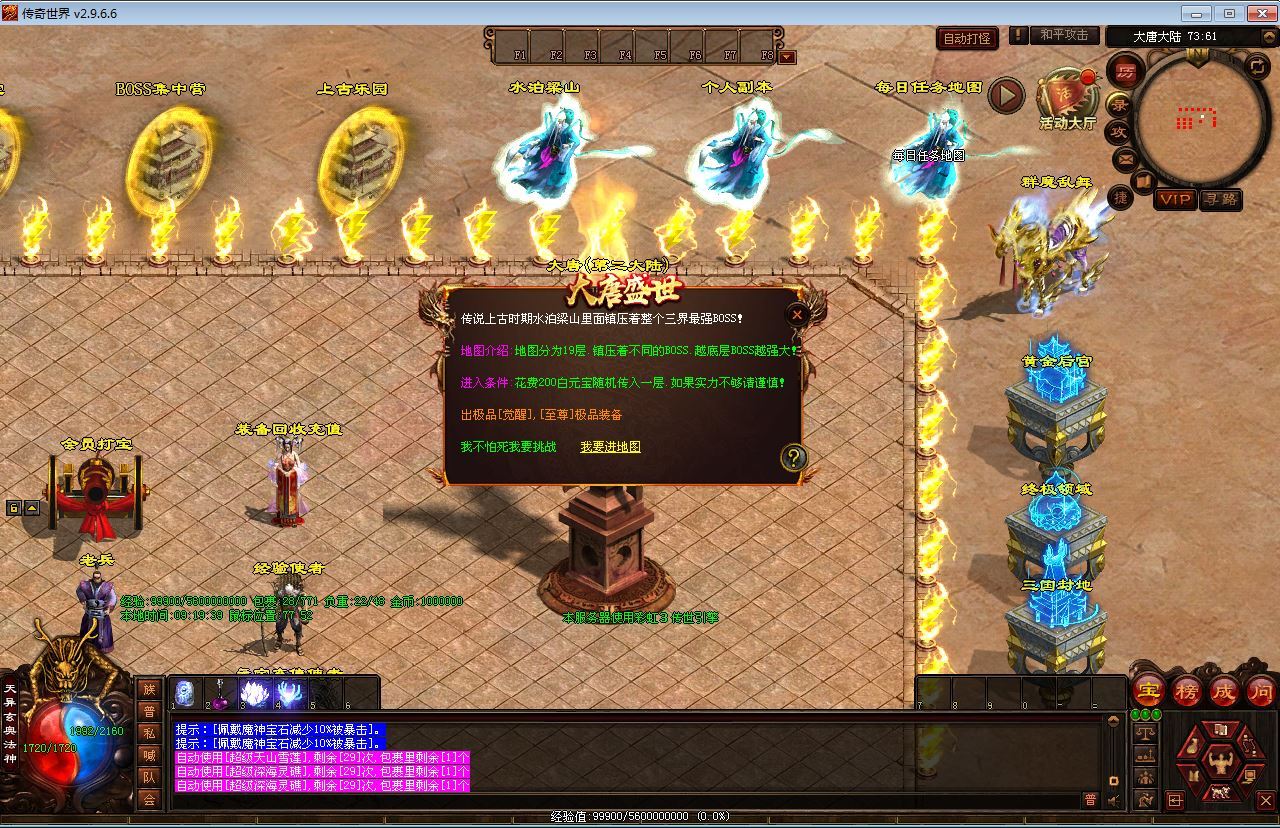The image size is (1280, 828).
Task: Open the 活动大厅 events hall icon
Action: [1066, 98]
